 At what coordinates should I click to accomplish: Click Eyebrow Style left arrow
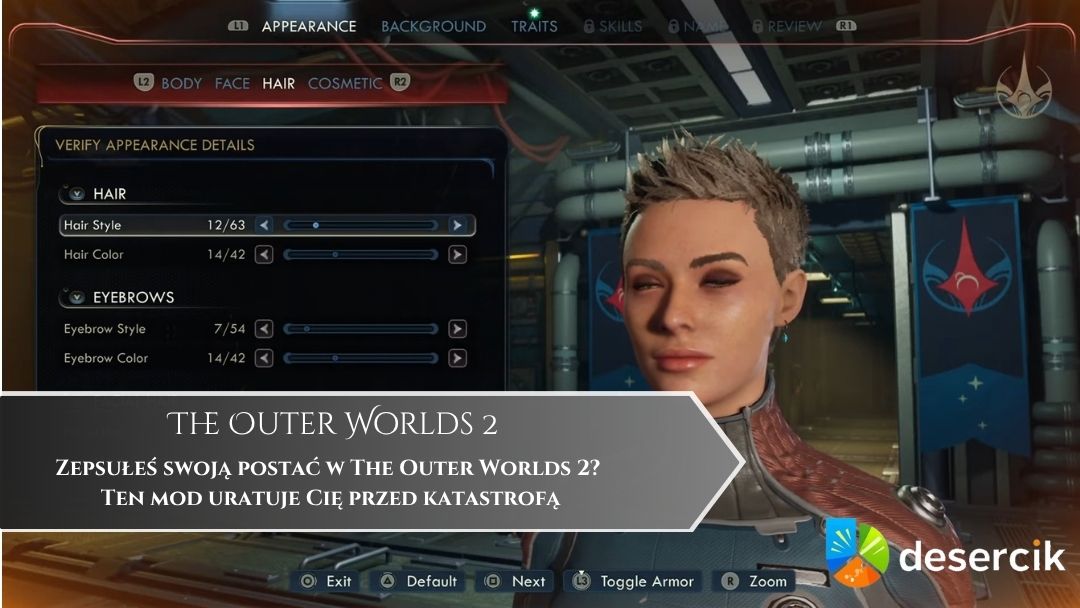pyautogui.click(x=264, y=328)
